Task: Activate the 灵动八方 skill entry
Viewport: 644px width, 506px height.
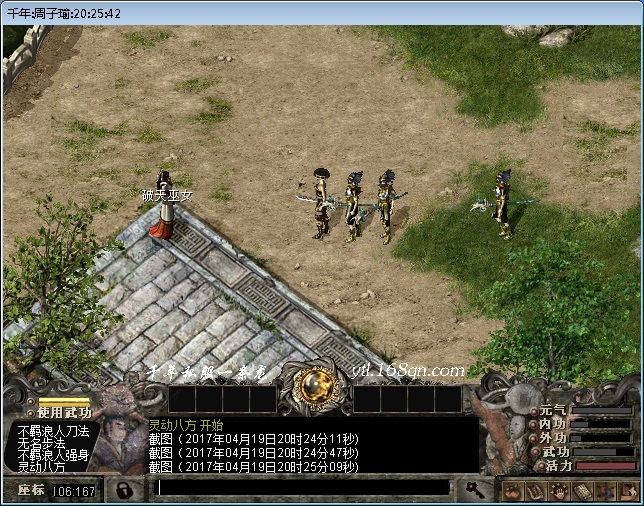Action: (41, 467)
